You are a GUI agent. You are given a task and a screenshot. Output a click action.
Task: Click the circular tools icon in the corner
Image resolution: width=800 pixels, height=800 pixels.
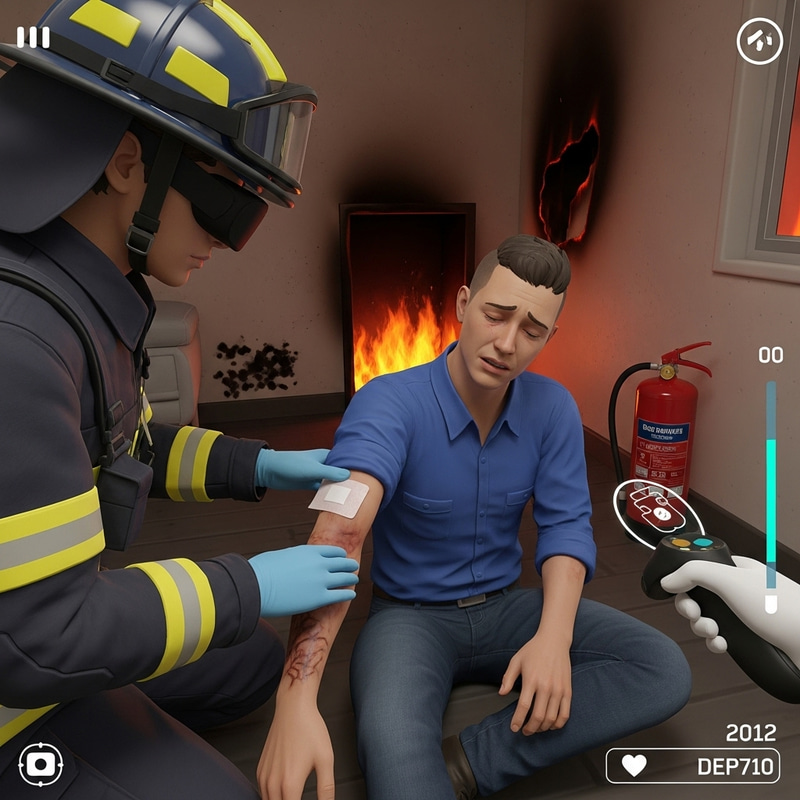pyautogui.click(x=759, y=41)
